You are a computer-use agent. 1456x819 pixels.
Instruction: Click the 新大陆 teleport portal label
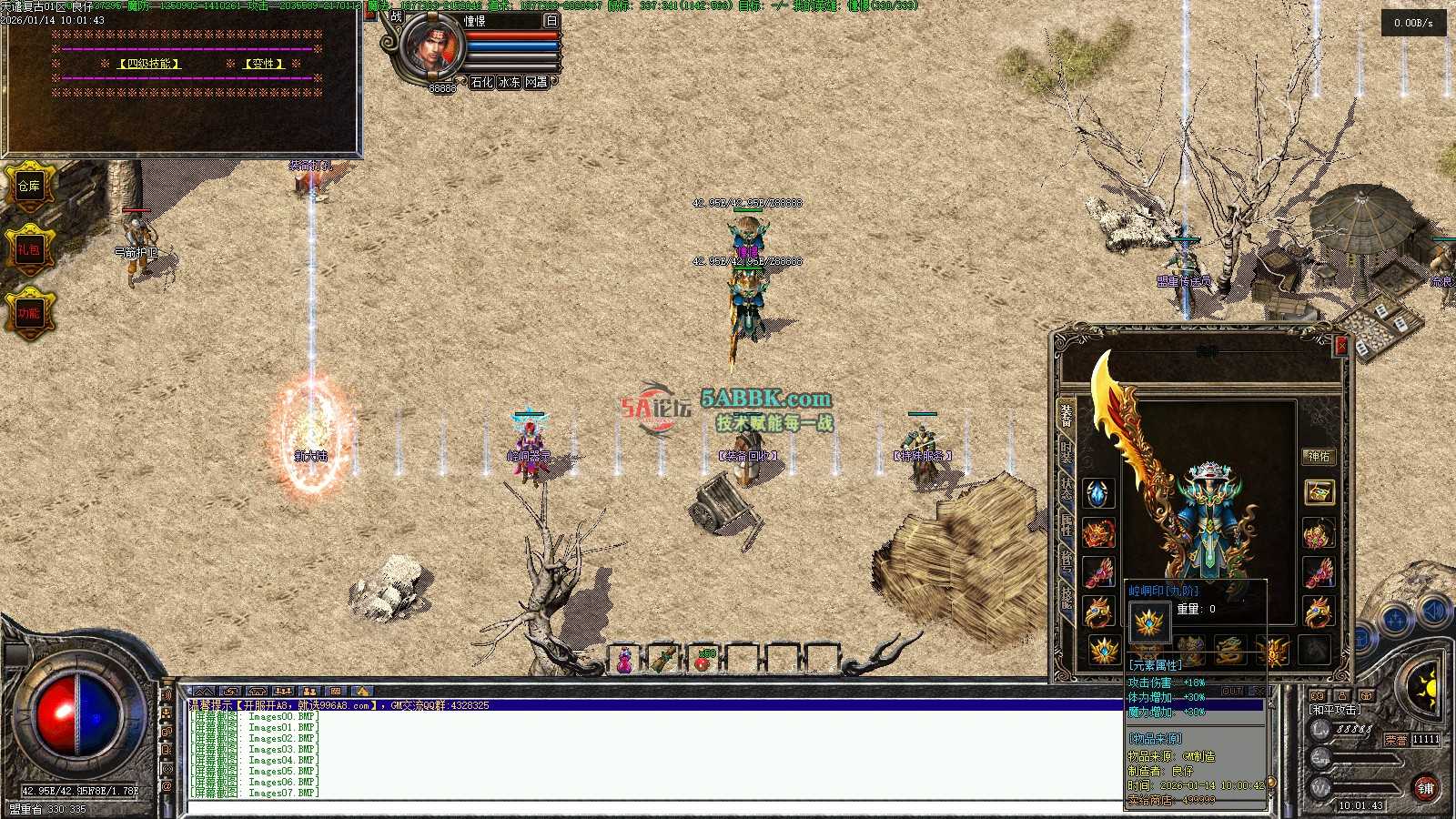point(310,456)
